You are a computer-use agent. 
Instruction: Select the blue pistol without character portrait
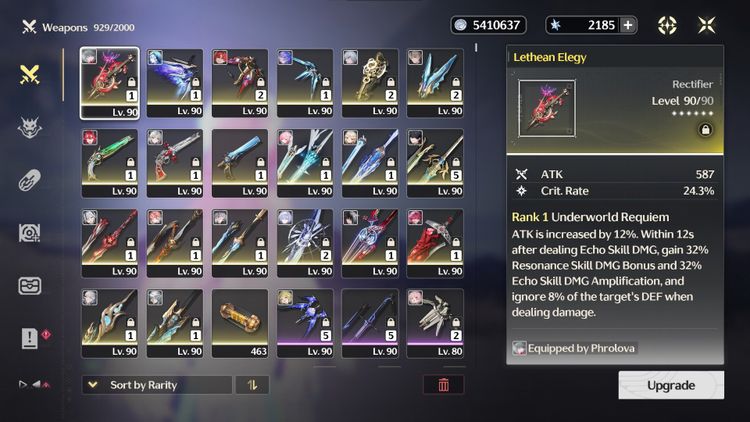click(239, 162)
